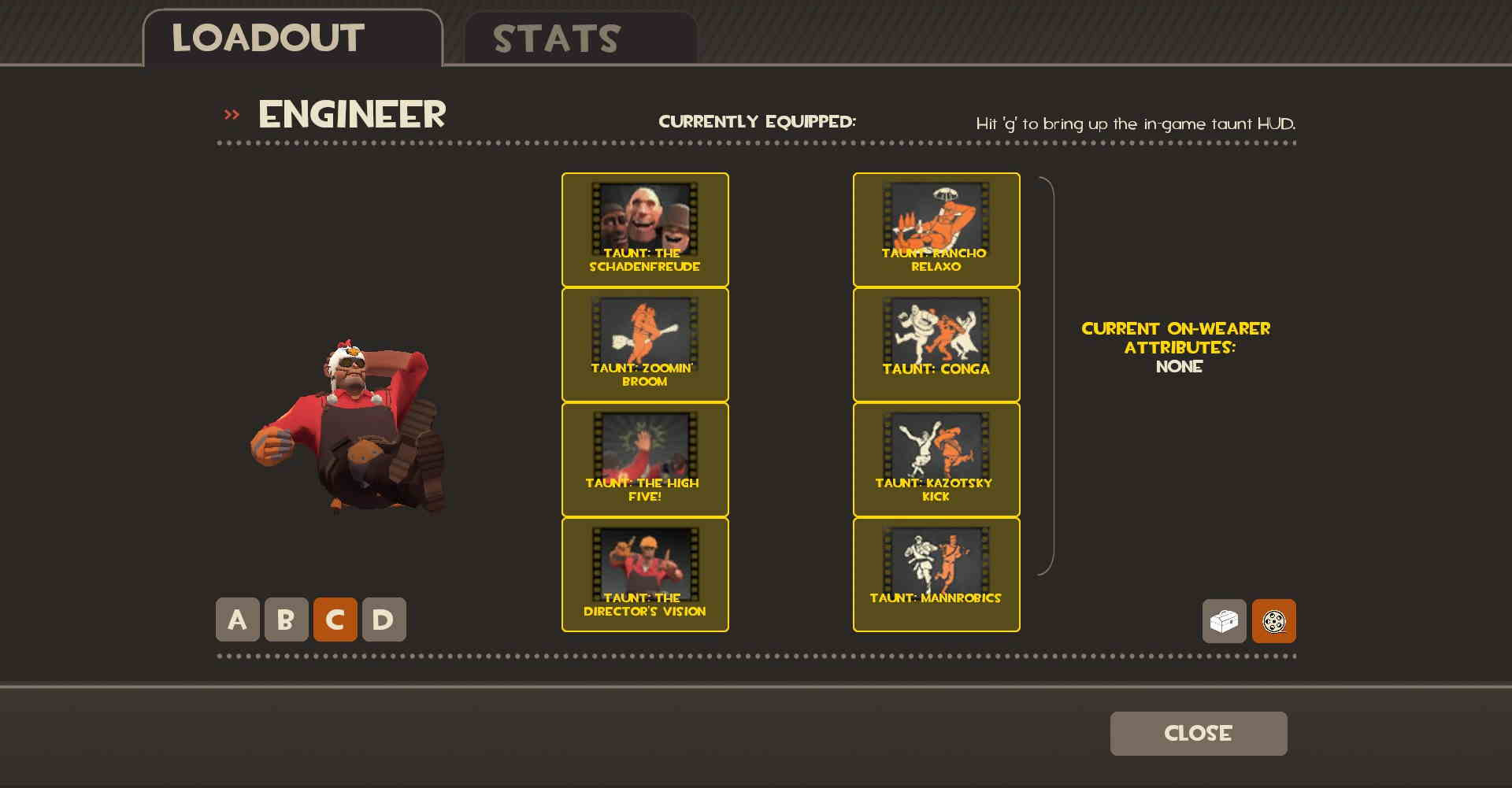Activate the highlighted preset C
Image resolution: width=1512 pixels, height=788 pixels.
(335, 619)
